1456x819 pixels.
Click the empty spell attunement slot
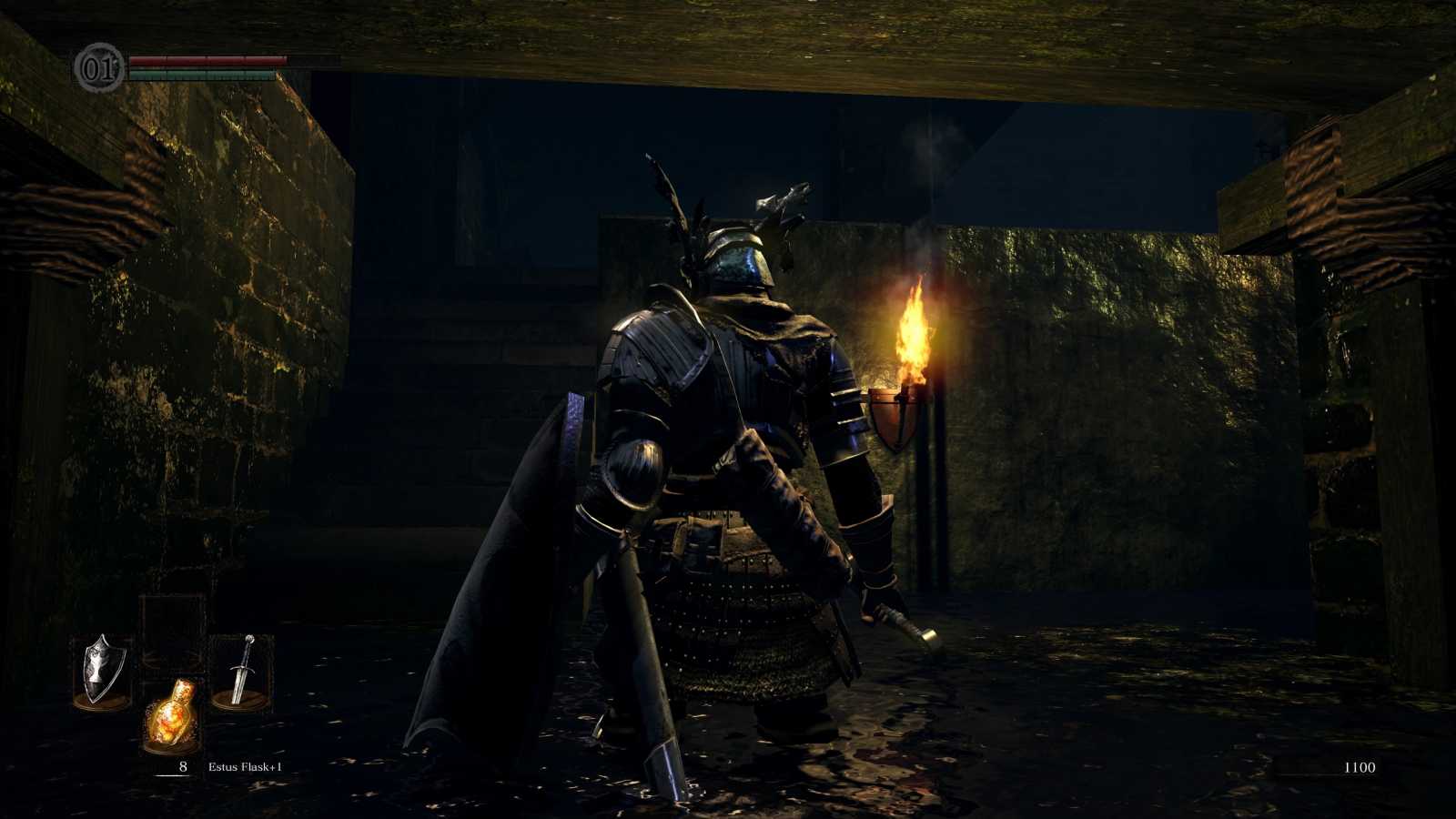pyautogui.click(x=173, y=615)
